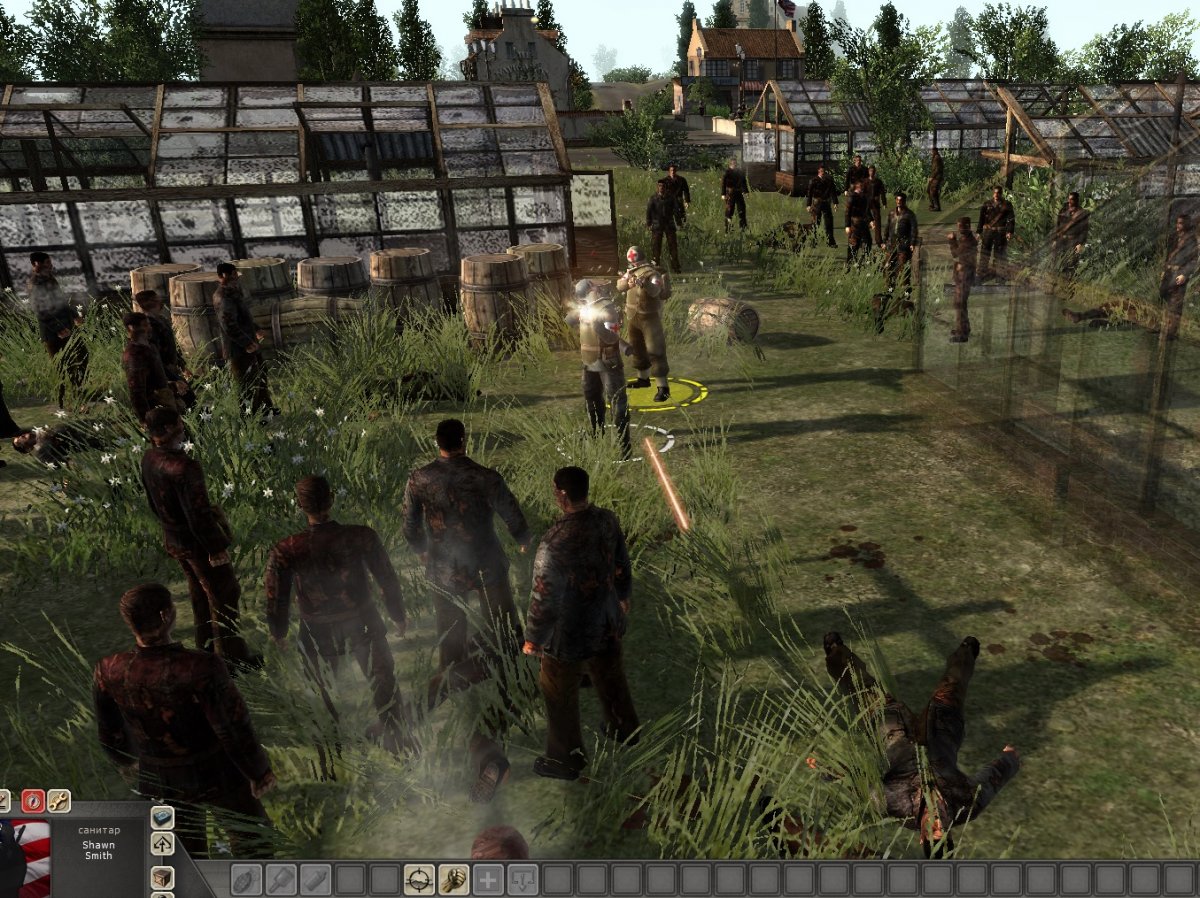This screenshot has height=898, width=1200.
Task: Select the frag grenade slot
Action: (246, 879)
